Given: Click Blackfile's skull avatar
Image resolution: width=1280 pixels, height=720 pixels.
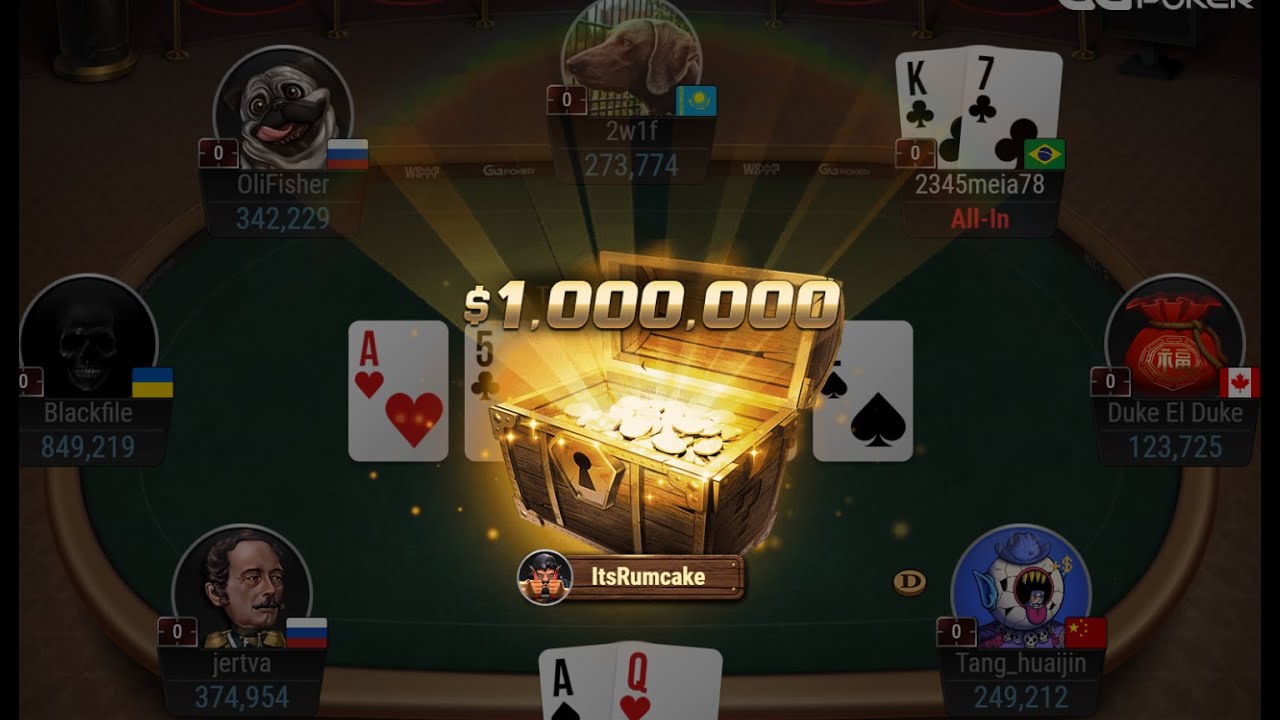Looking at the screenshot, I should click(x=88, y=340).
